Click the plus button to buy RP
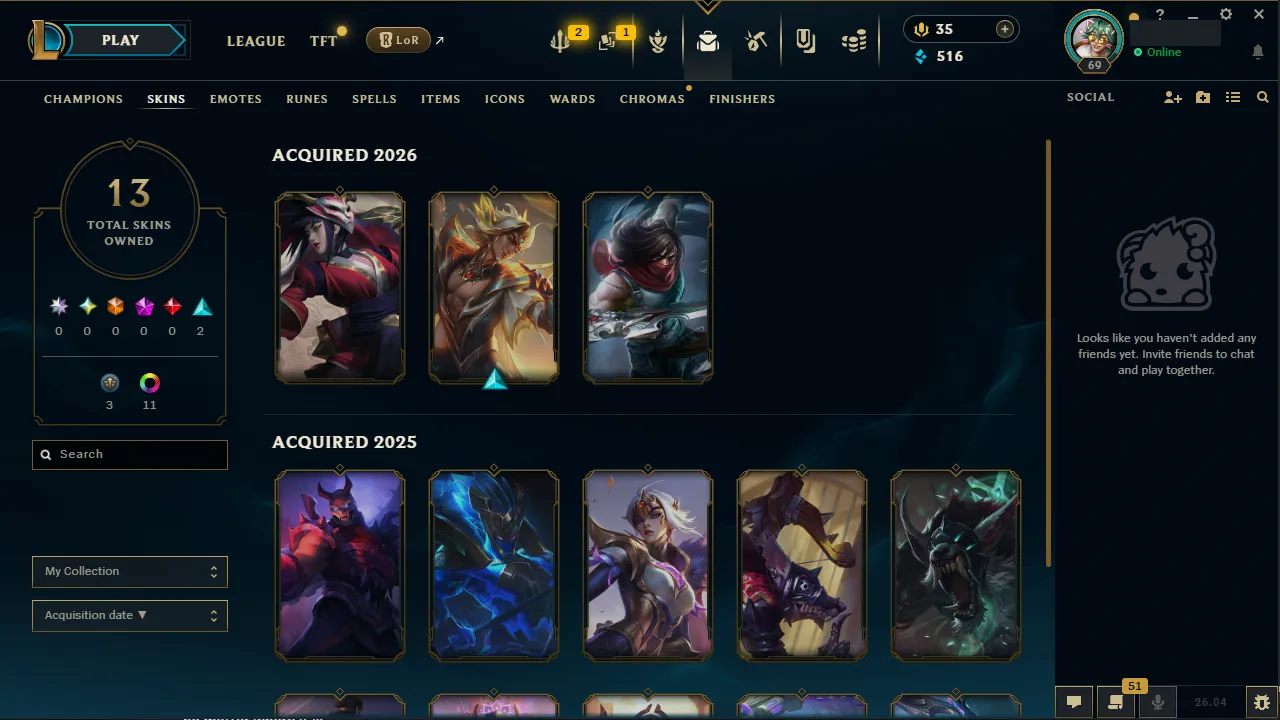 click(1004, 29)
